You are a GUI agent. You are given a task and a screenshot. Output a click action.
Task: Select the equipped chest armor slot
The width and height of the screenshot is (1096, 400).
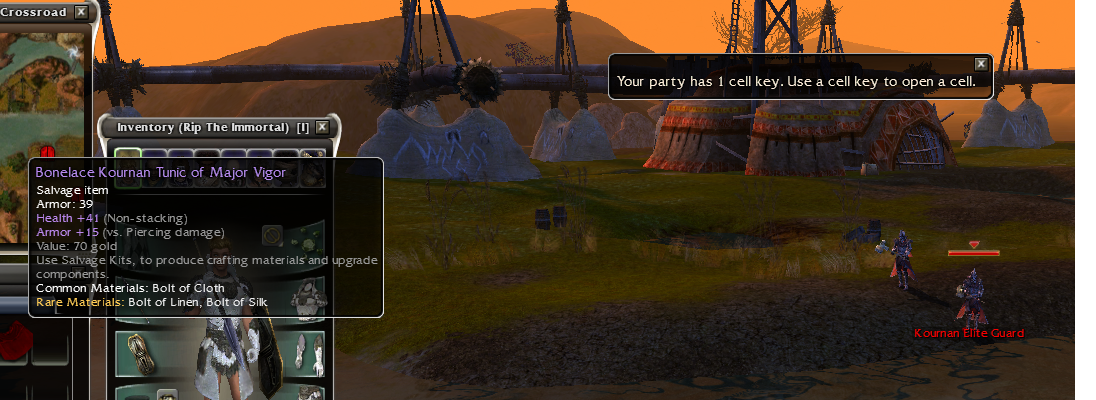pyautogui.click(x=309, y=296)
